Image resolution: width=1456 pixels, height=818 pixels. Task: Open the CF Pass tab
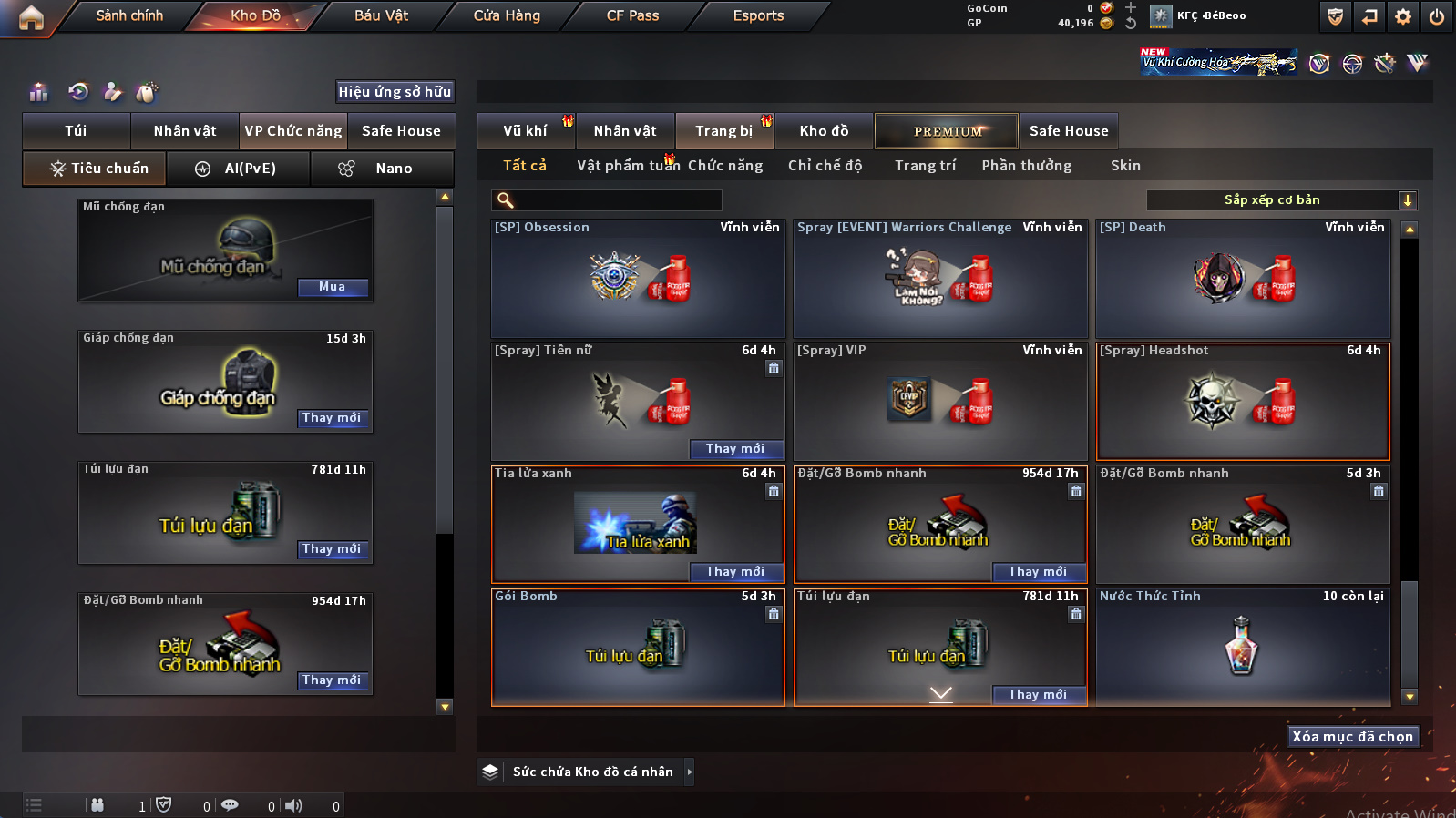[x=632, y=15]
